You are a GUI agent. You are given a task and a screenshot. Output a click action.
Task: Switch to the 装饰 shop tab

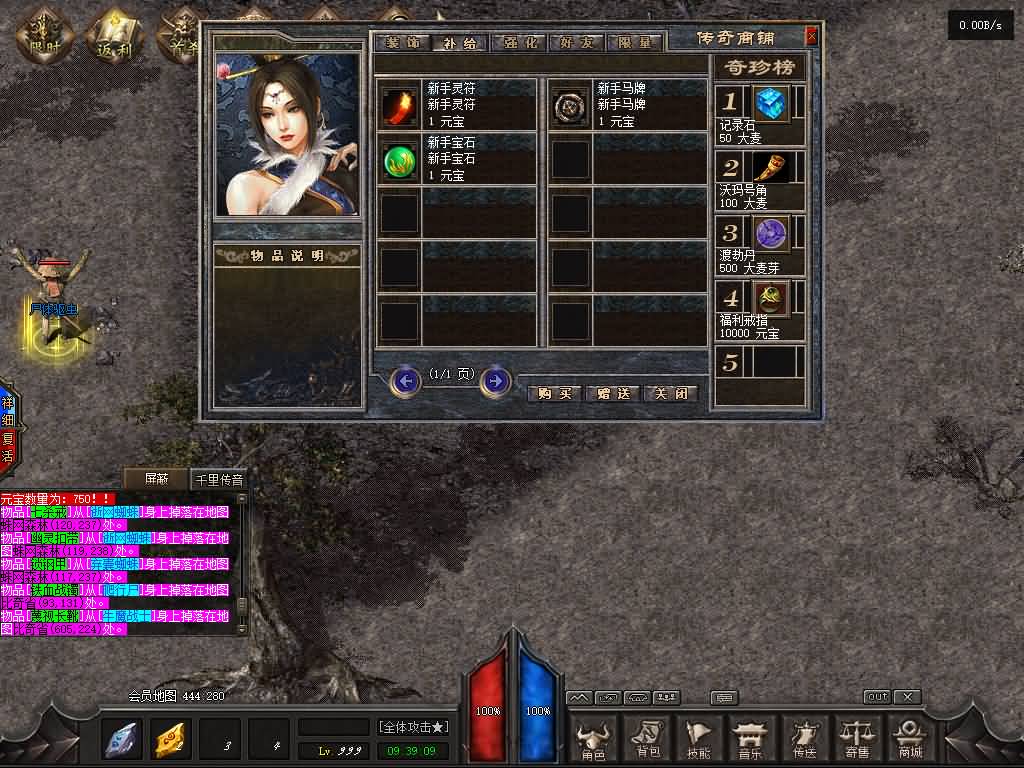(404, 43)
